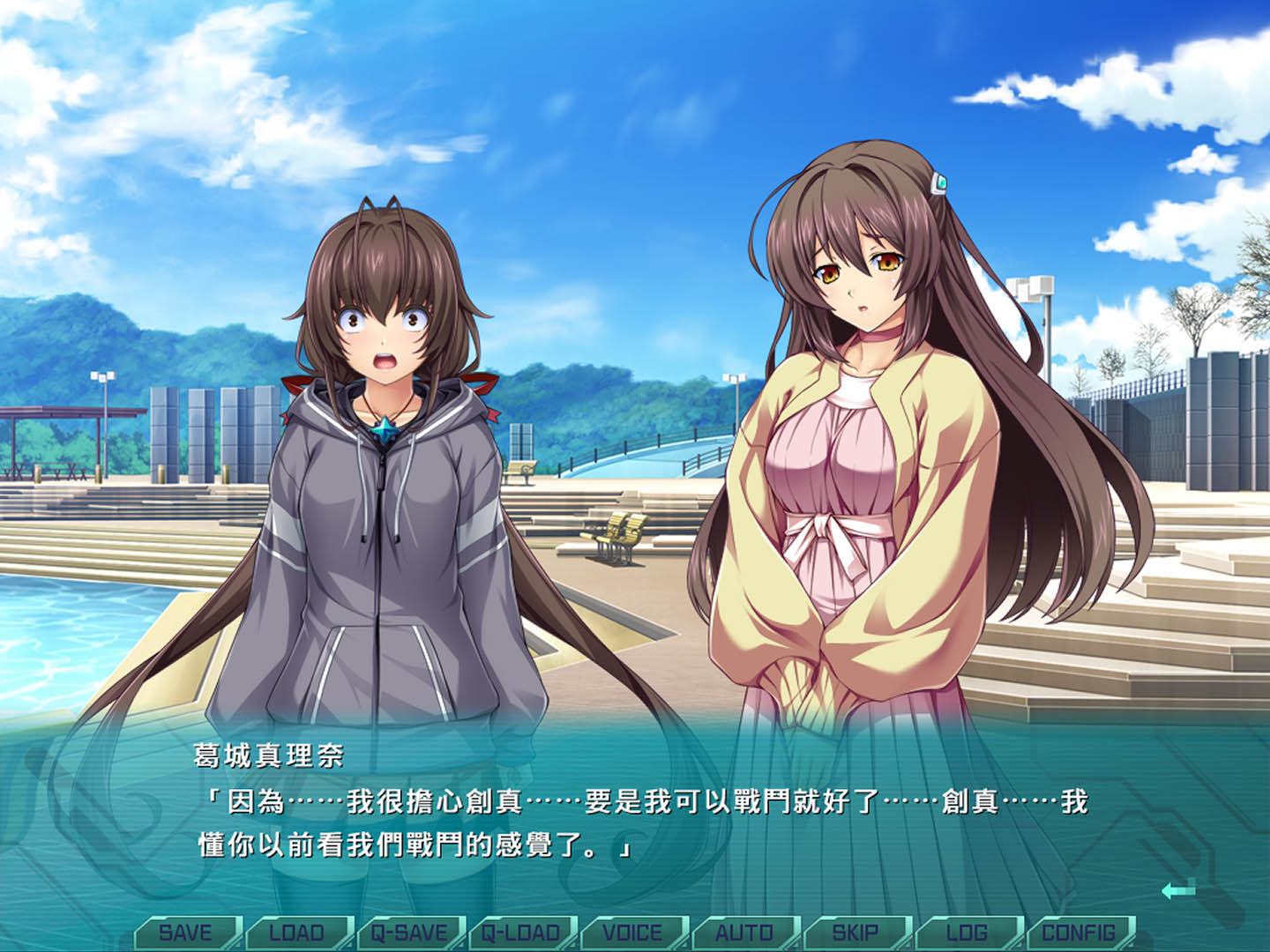Replay the spoken line with VOICE

[x=634, y=933]
